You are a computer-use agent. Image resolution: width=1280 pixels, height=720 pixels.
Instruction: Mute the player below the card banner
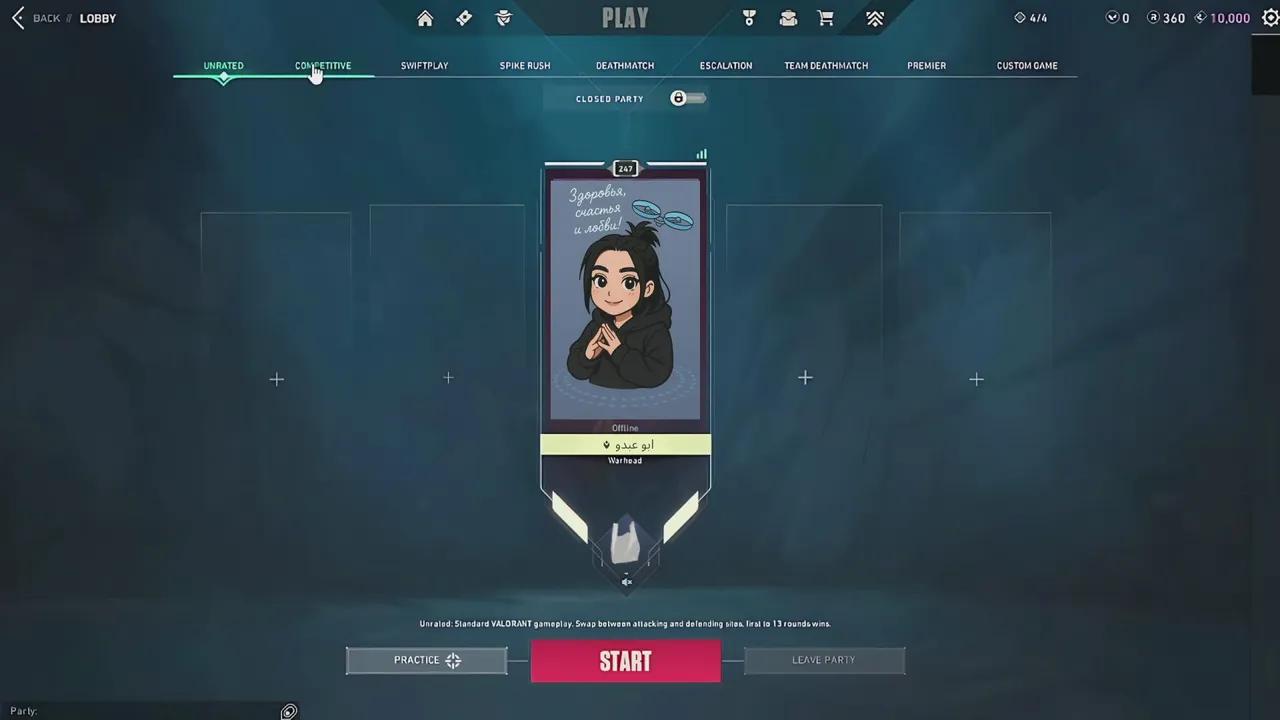tap(626, 581)
